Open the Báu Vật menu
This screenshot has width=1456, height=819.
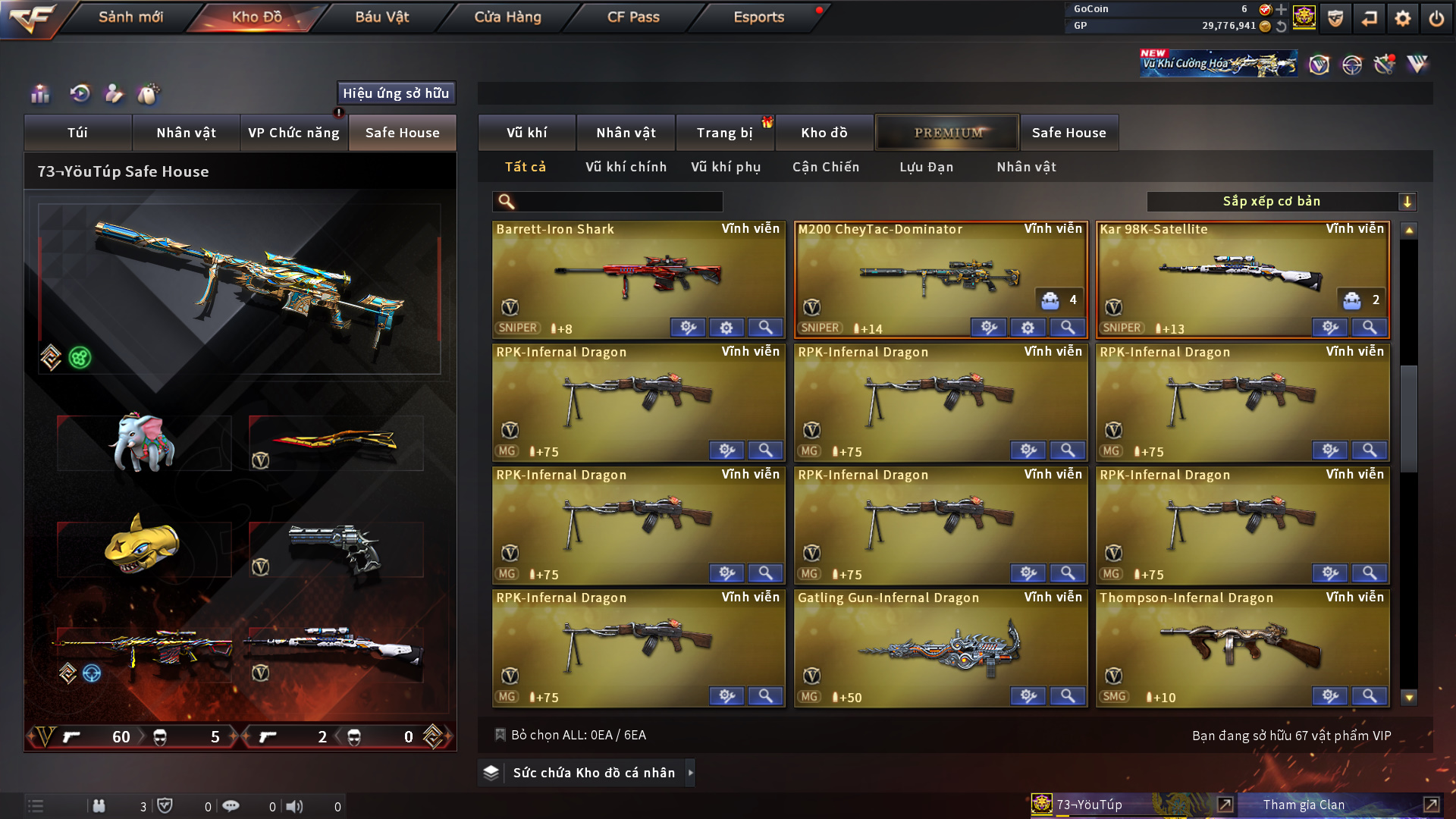(x=381, y=17)
